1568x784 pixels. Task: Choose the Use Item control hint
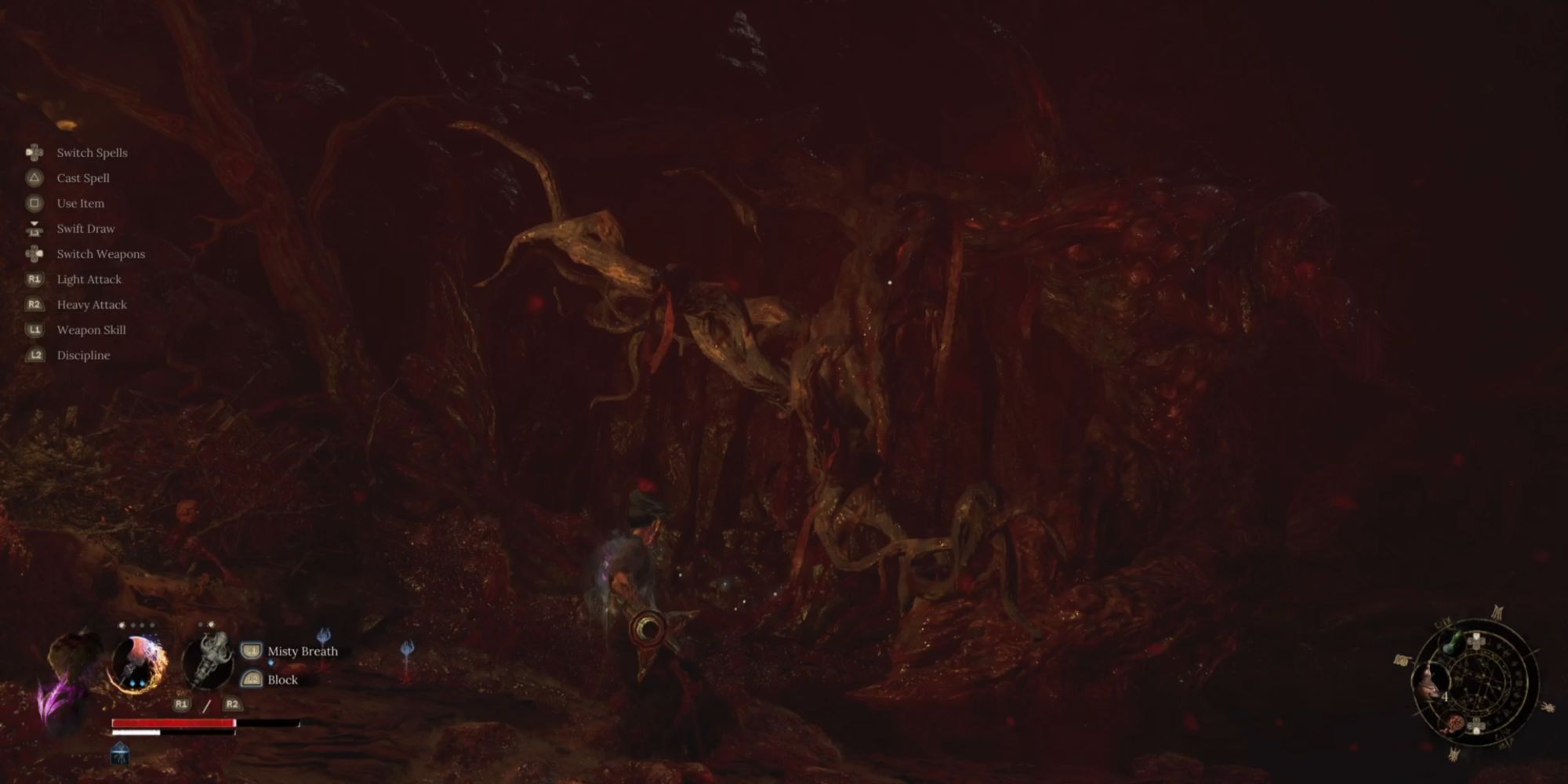(x=80, y=203)
